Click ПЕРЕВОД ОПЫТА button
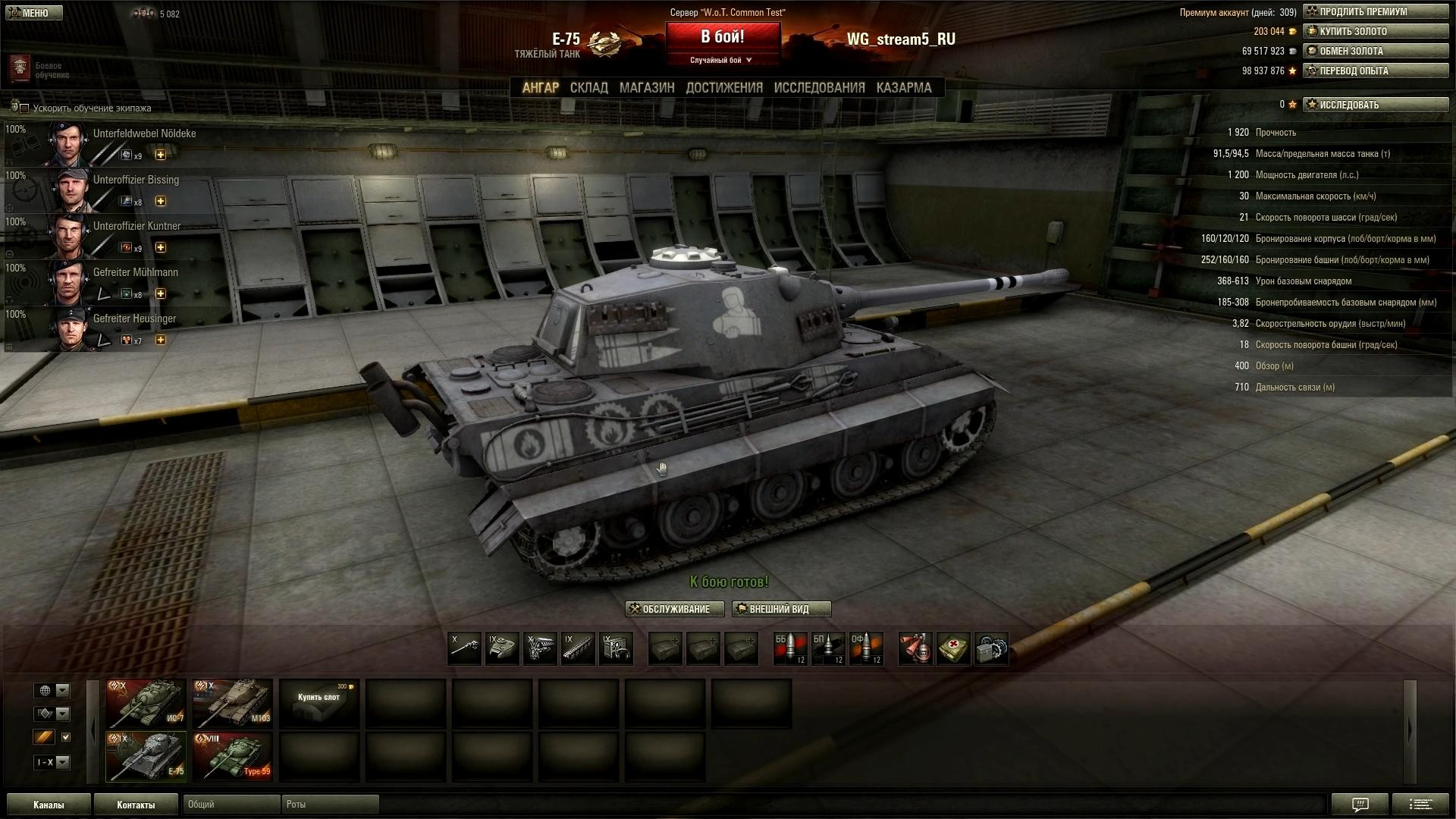Viewport: 1456px width, 819px height. click(x=1375, y=71)
